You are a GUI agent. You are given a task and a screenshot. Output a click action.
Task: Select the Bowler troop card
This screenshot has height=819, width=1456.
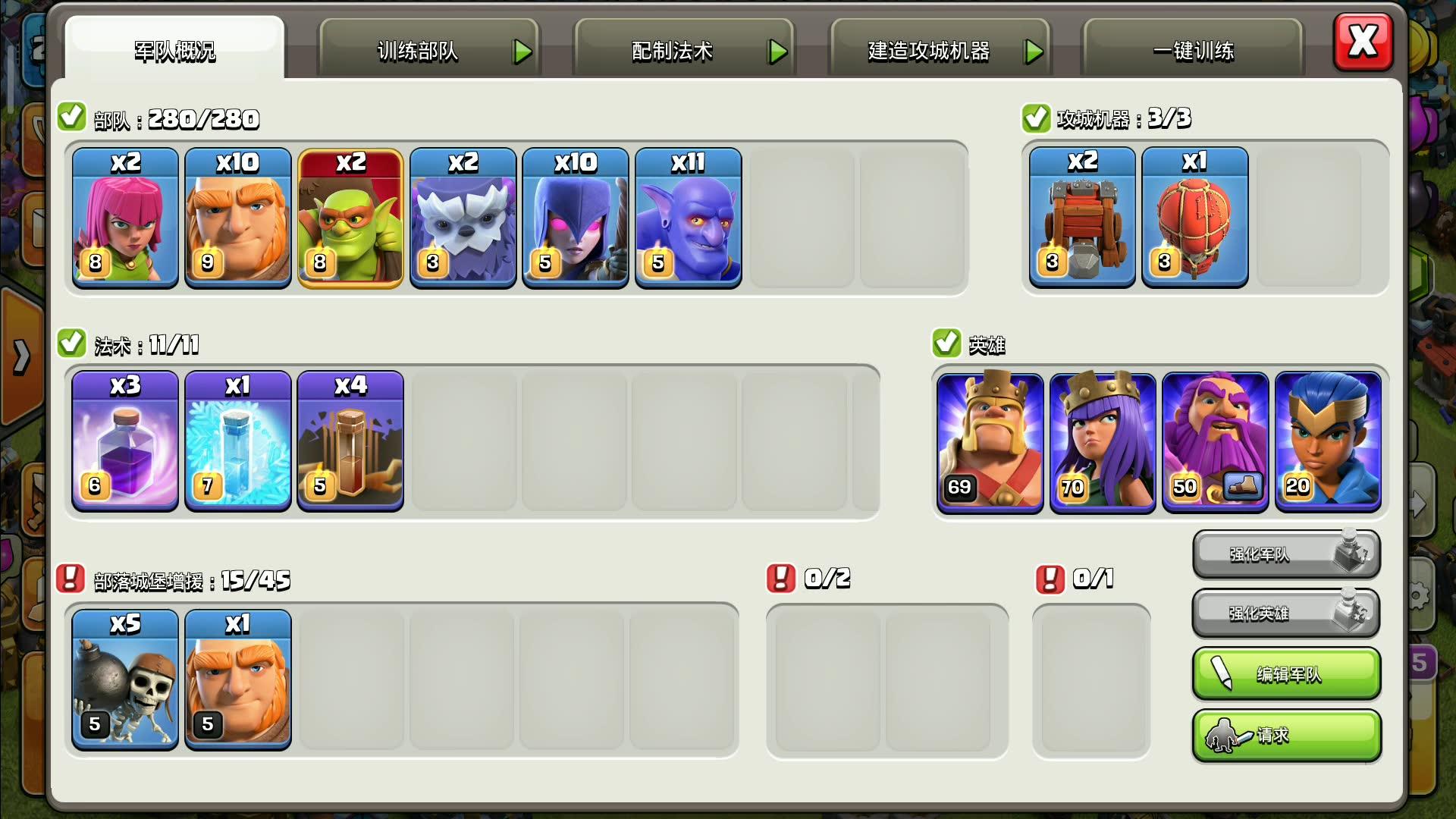coord(688,218)
